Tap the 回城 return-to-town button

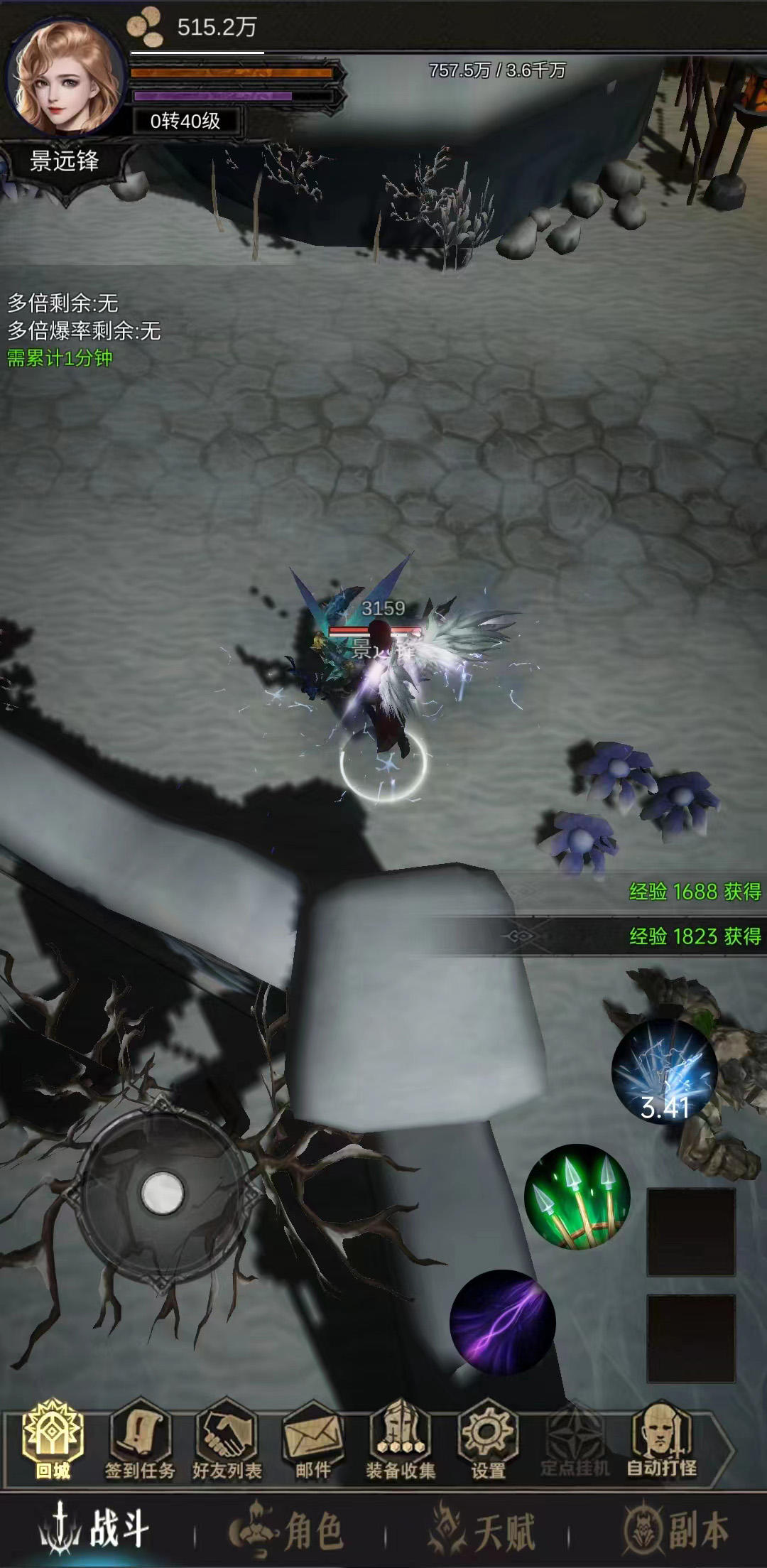(53, 1439)
